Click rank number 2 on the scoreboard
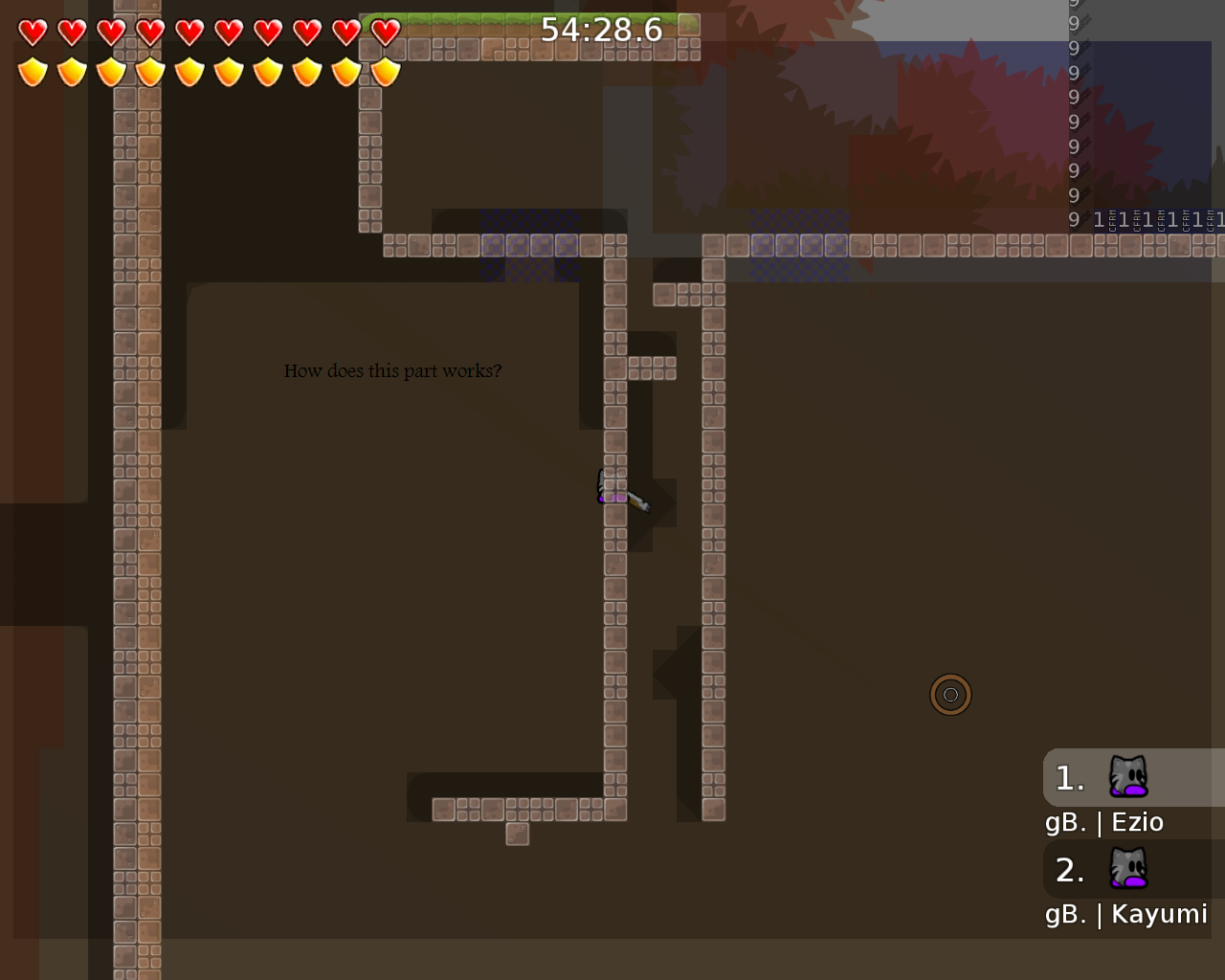Image resolution: width=1225 pixels, height=980 pixels. 1069,869
